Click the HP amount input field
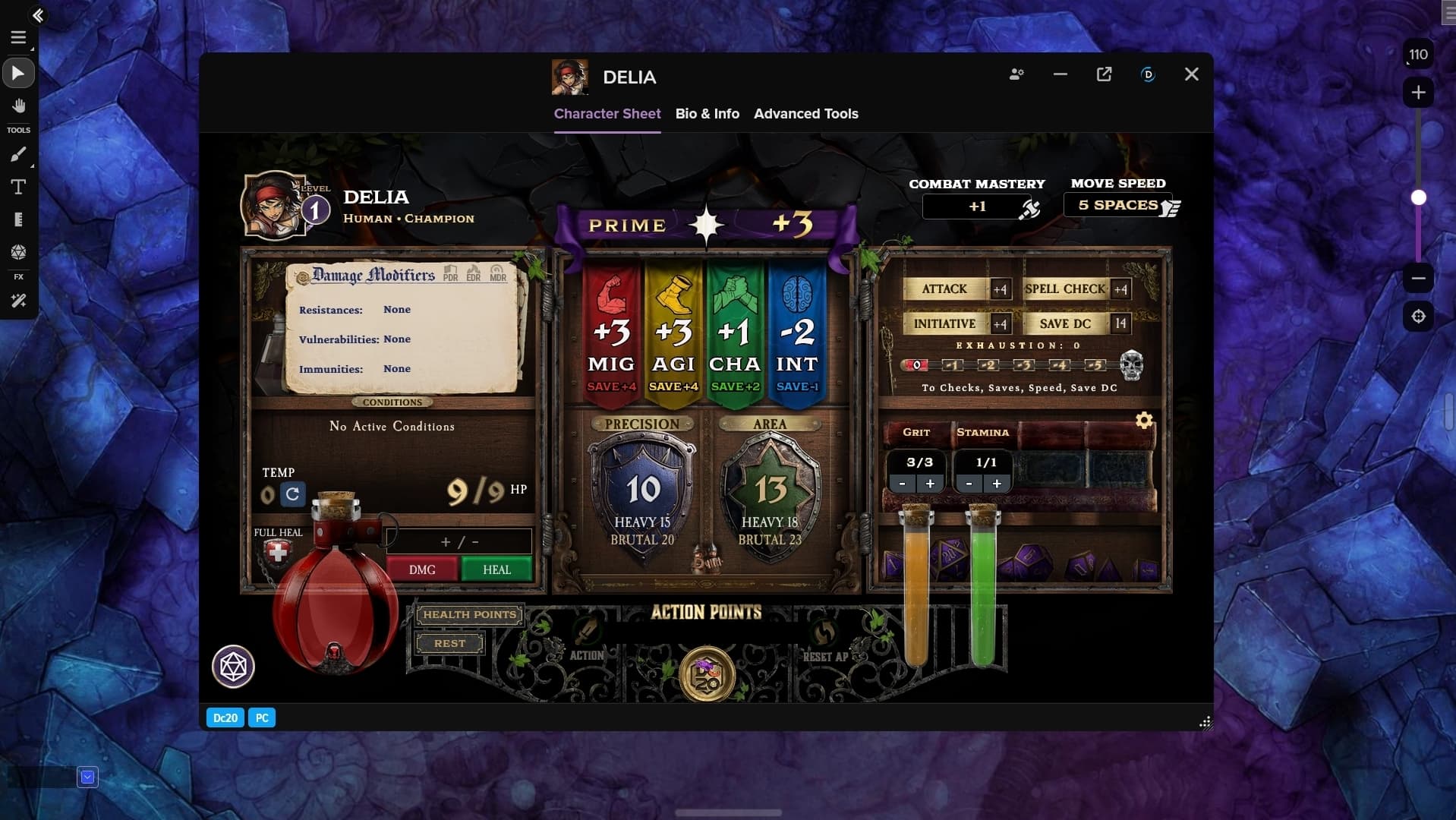The height and width of the screenshot is (820, 1456). (459, 541)
